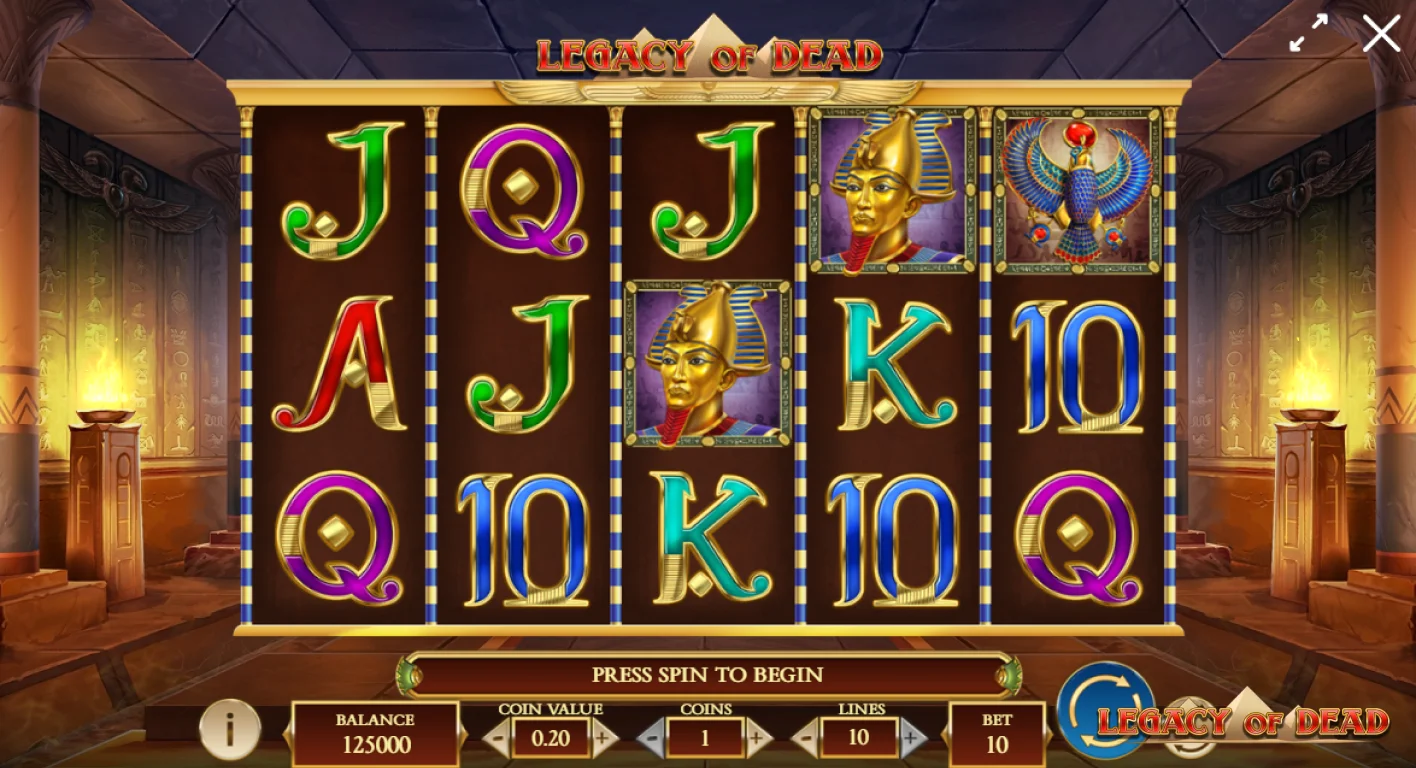Select the golden Pharaoh symbol on reel three
Viewport: 1416px width, 768px height.
(x=708, y=365)
